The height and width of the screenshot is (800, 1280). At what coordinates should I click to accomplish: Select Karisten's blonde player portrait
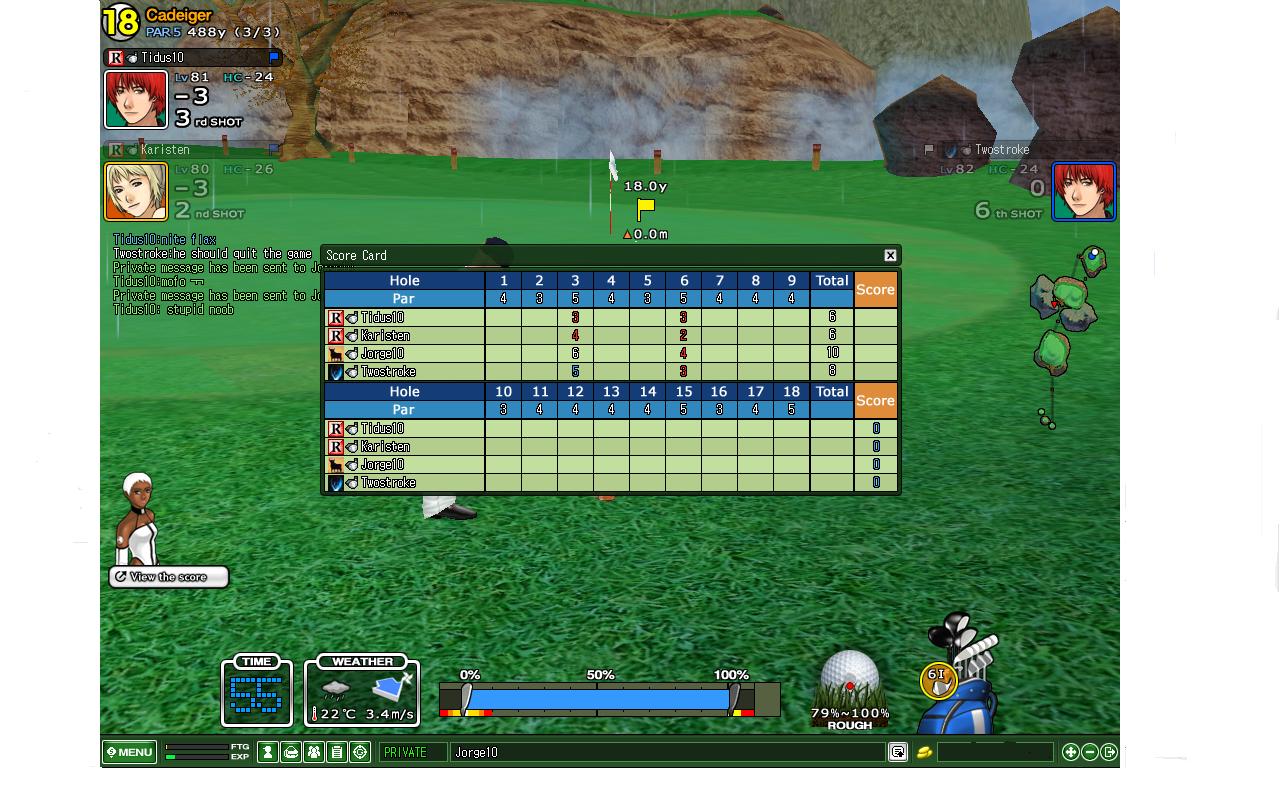click(136, 191)
